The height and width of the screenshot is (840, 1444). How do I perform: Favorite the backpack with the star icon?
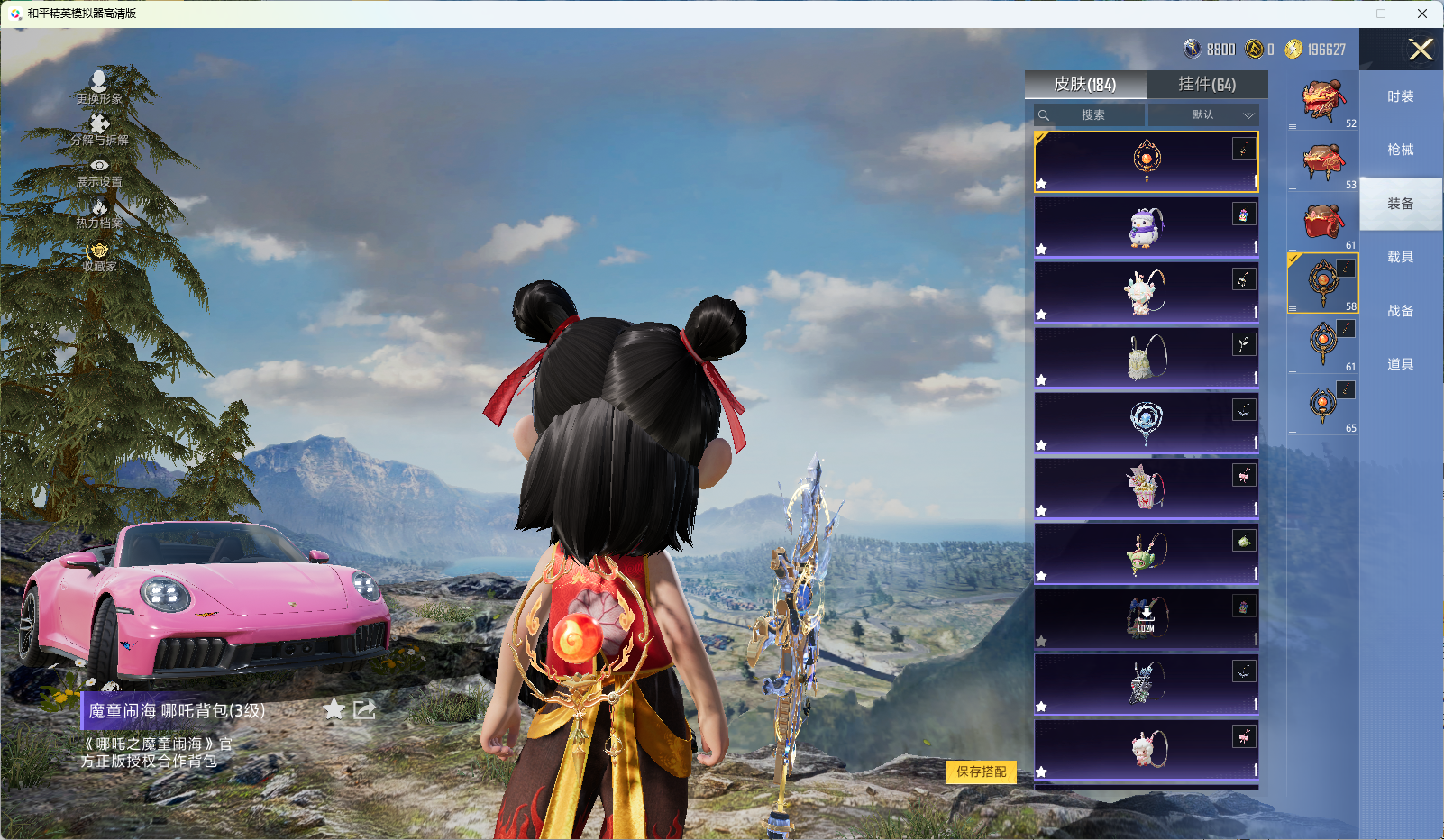pos(334,709)
